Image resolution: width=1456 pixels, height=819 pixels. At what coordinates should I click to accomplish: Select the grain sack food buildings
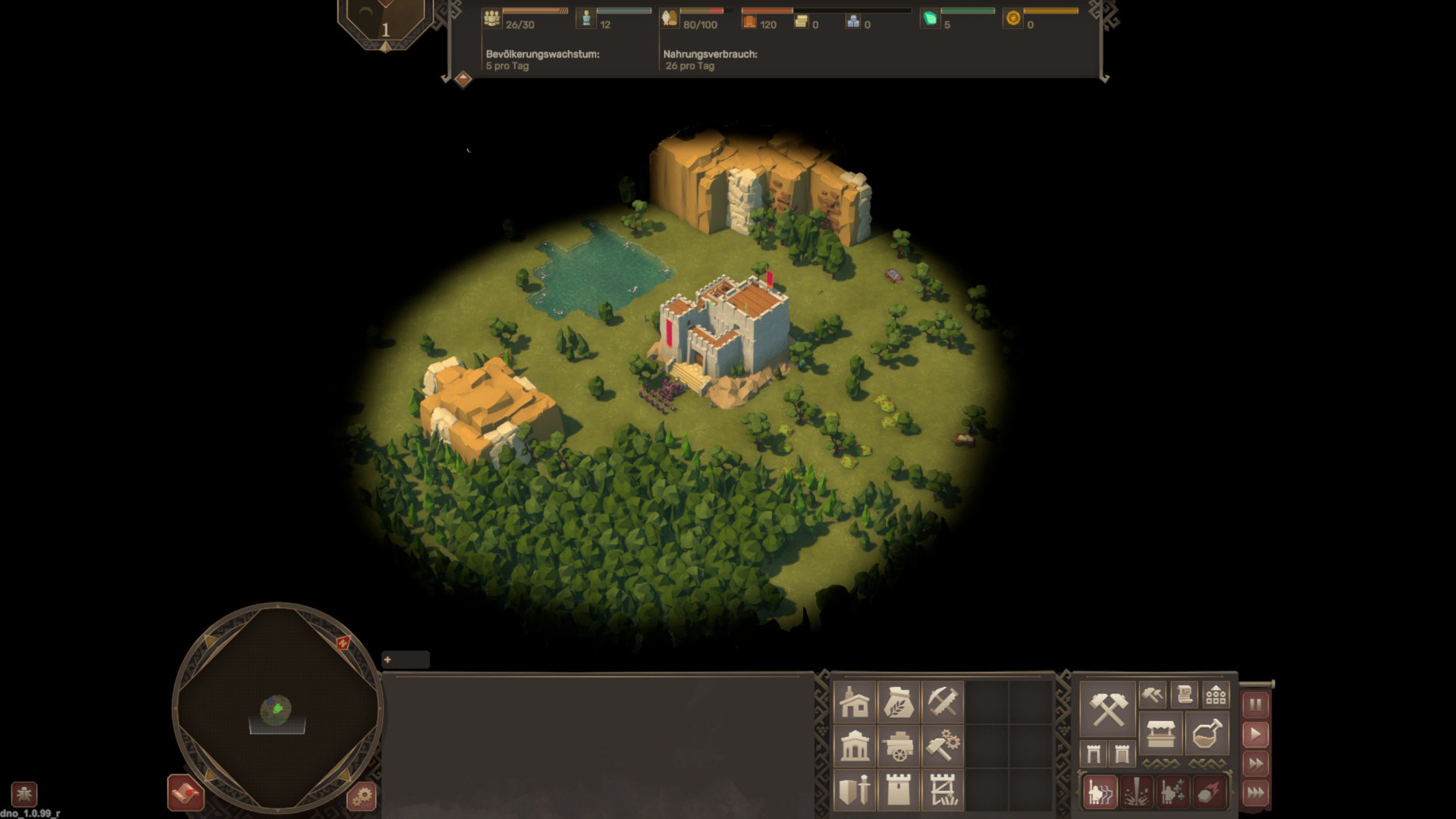[899, 702]
